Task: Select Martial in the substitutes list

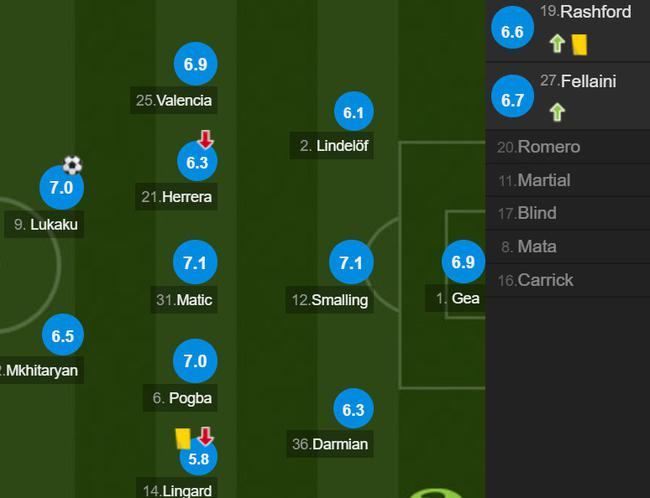Action: tap(567, 180)
